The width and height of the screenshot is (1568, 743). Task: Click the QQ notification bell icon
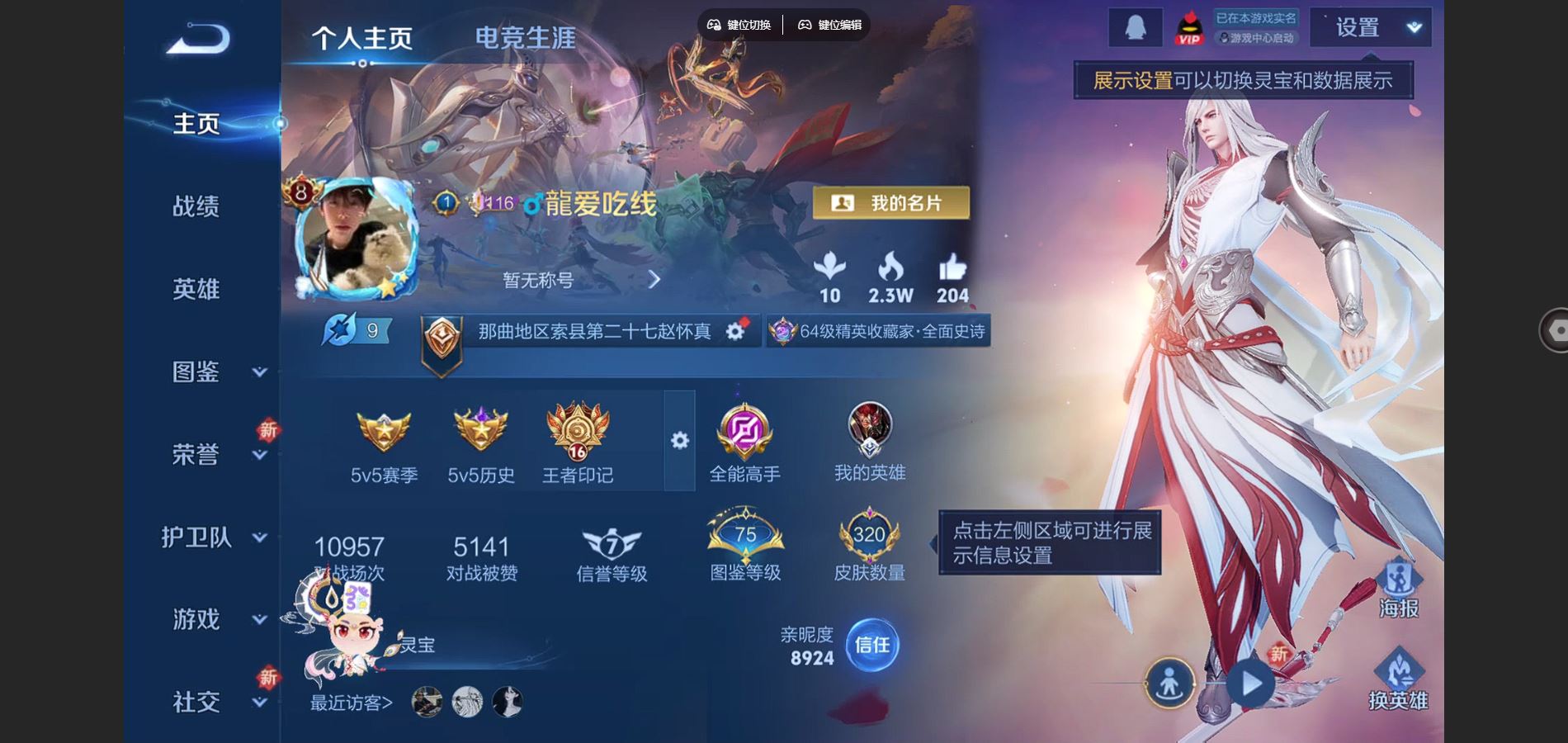click(x=1136, y=27)
